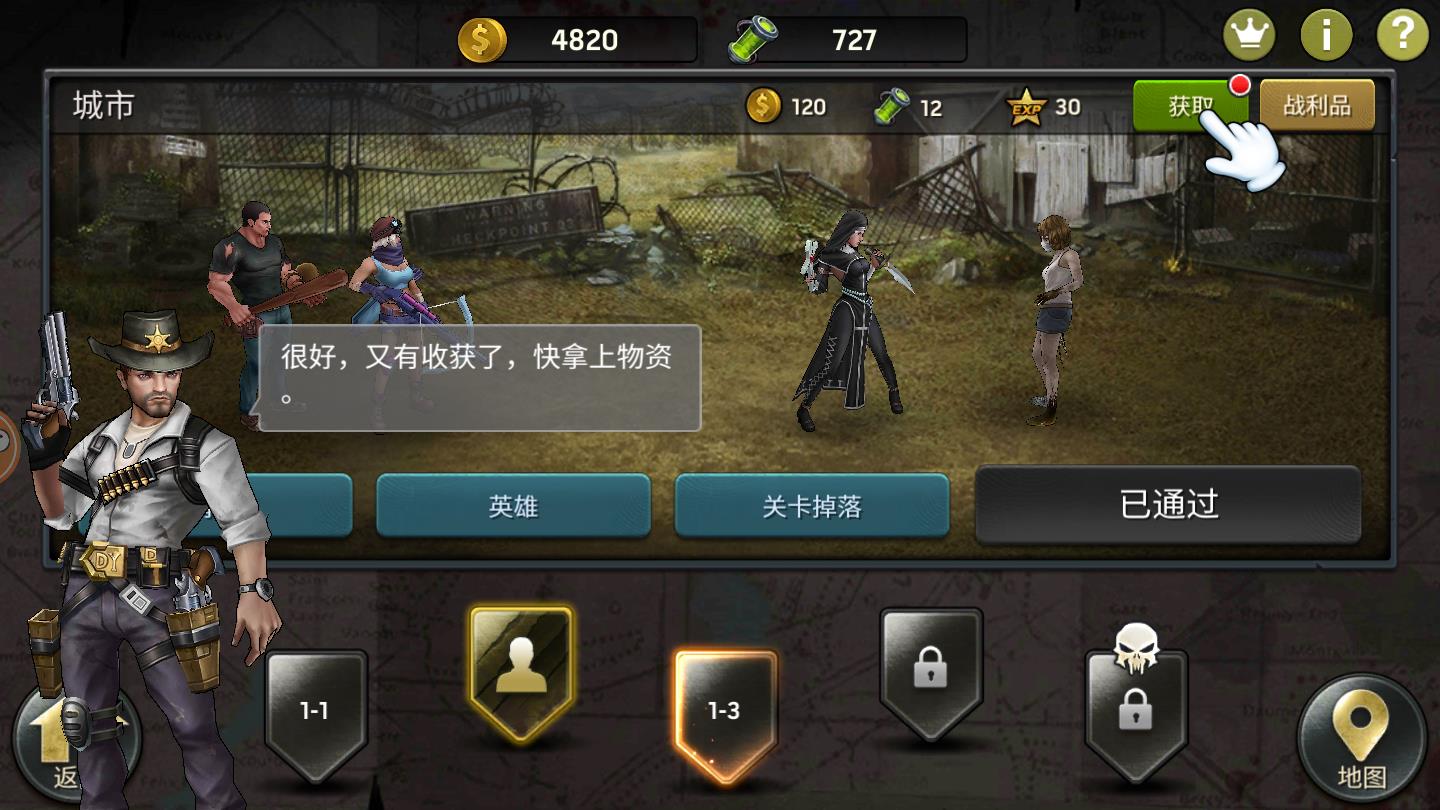Click the EXP star icon showing 30
Image resolution: width=1440 pixels, height=810 pixels.
click(1027, 105)
